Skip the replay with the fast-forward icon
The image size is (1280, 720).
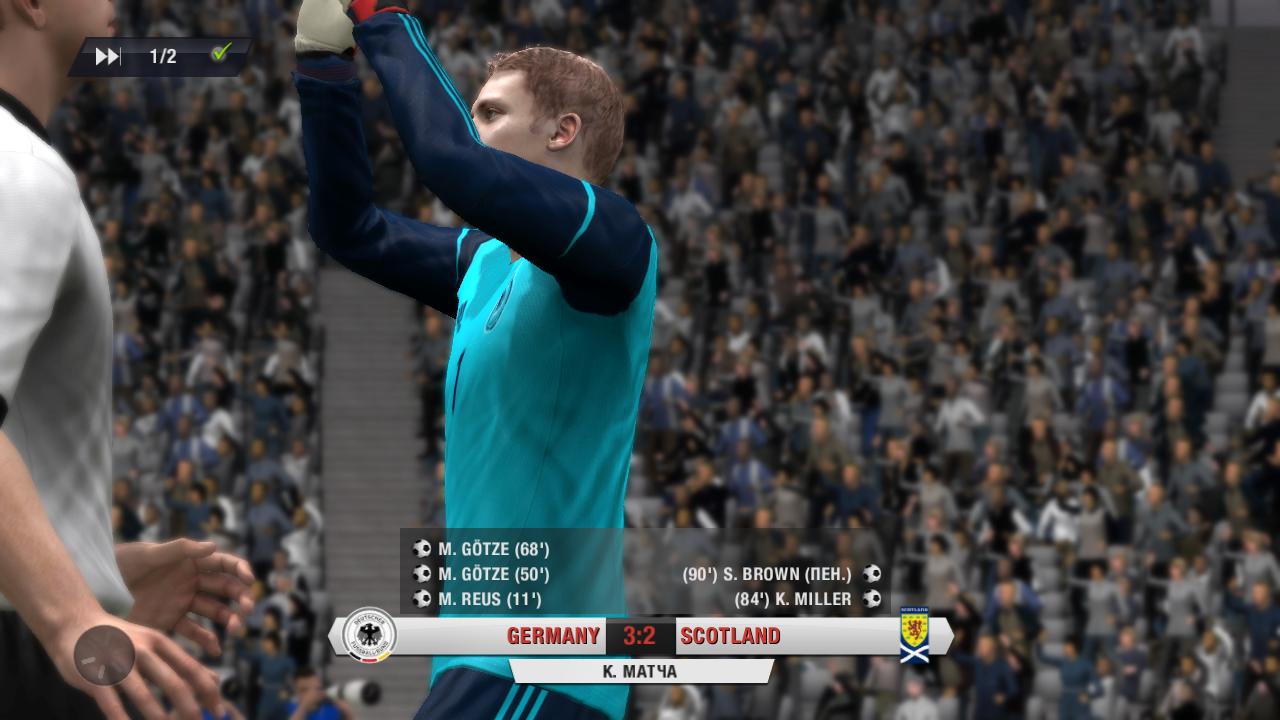[107, 56]
